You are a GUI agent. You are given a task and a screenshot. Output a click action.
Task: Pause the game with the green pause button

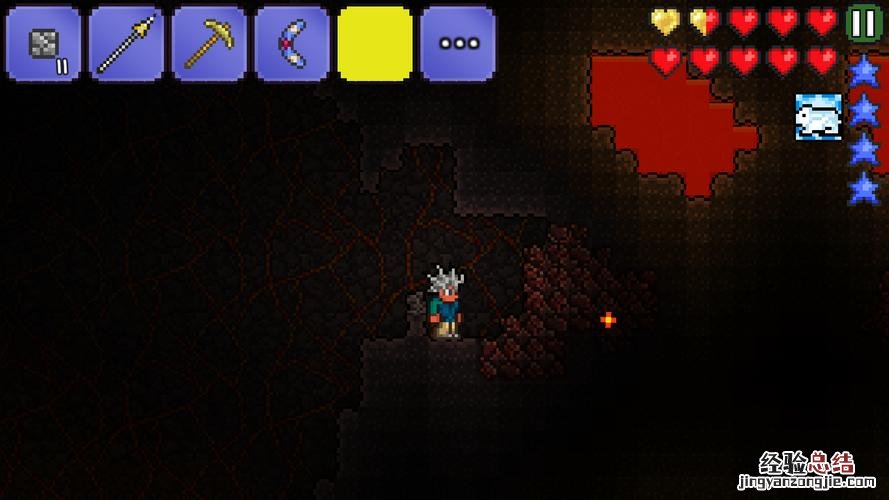861,22
